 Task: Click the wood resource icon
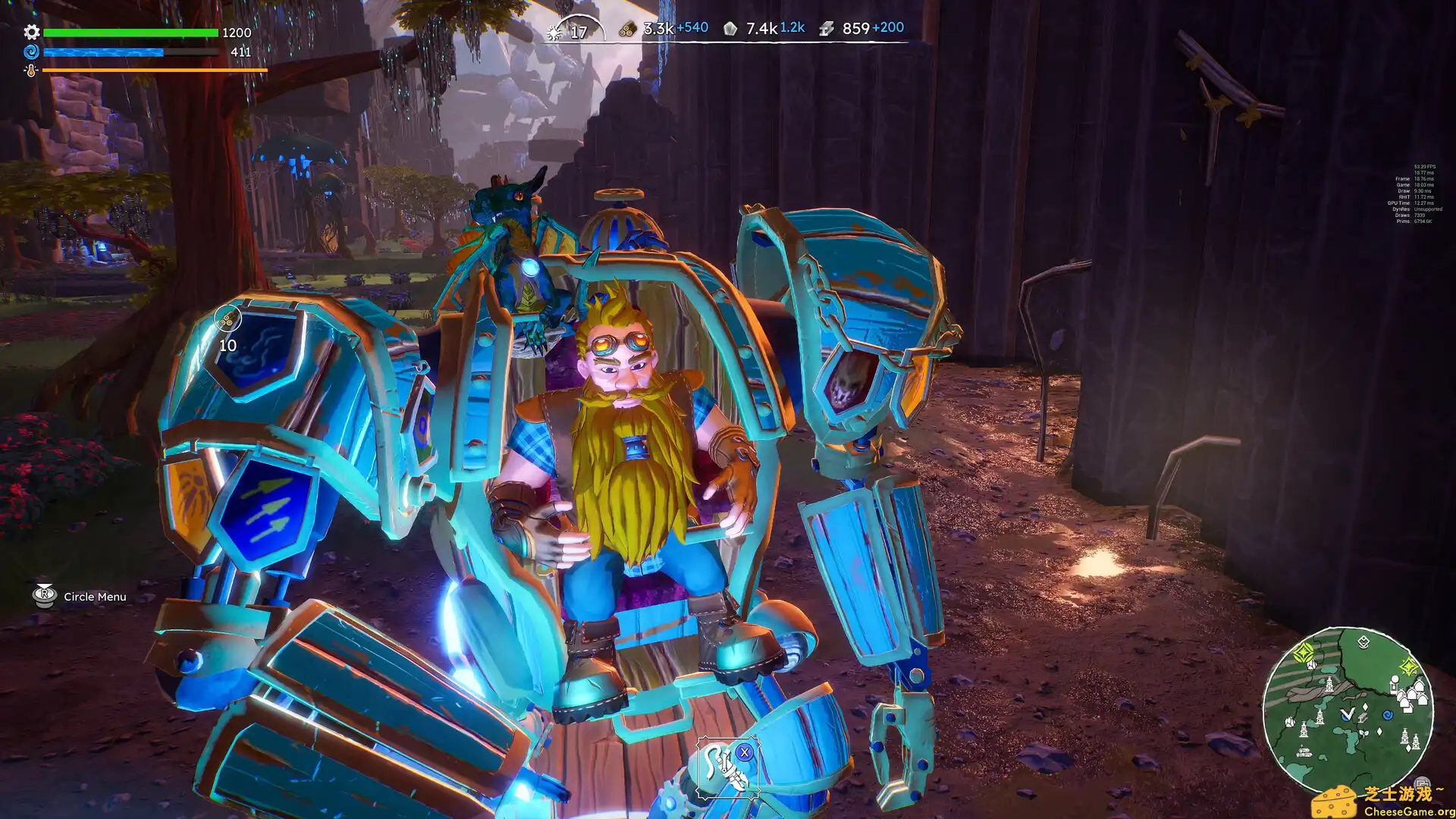[x=627, y=28]
